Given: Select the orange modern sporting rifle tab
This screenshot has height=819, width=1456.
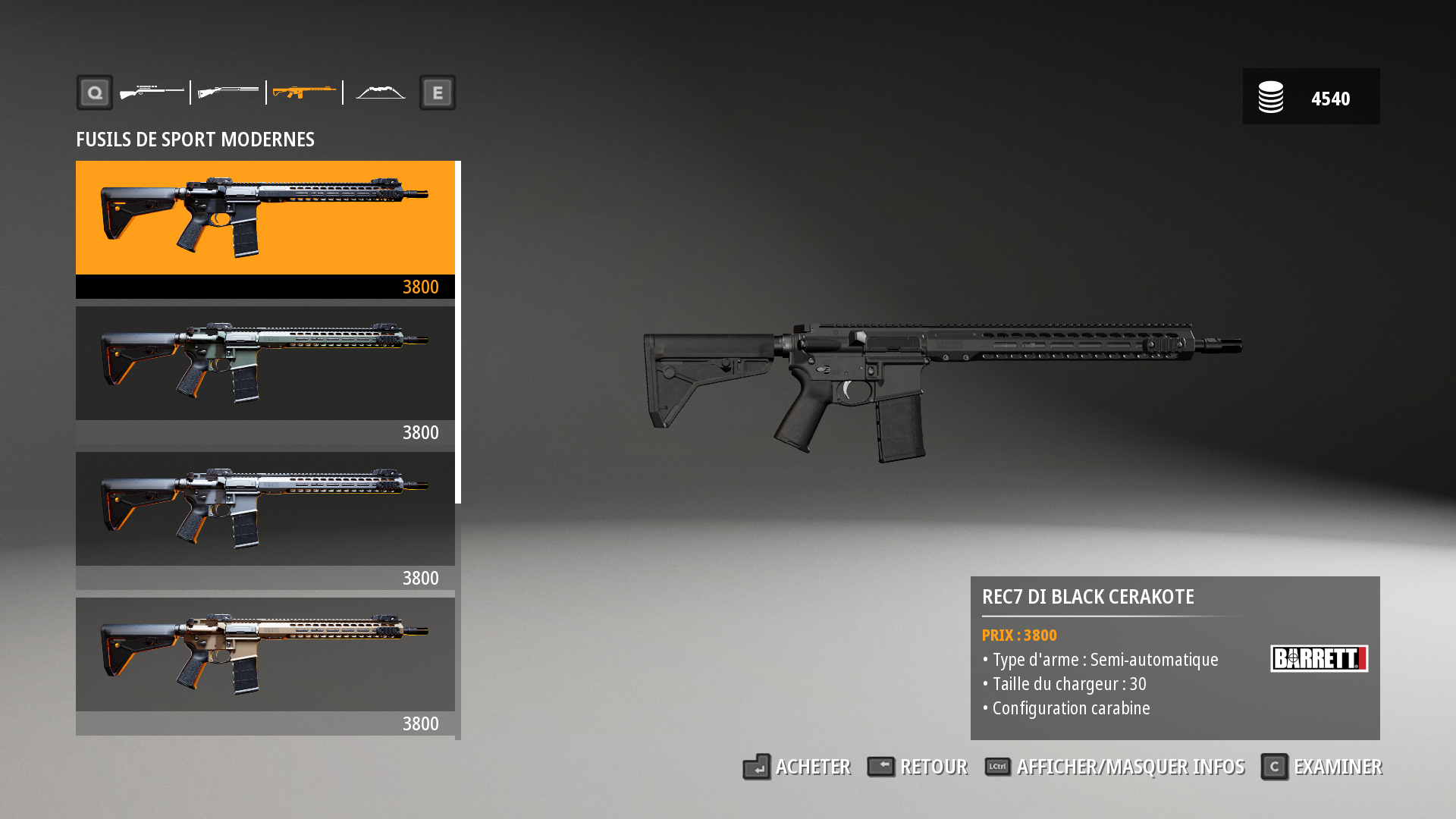Looking at the screenshot, I should point(304,93).
